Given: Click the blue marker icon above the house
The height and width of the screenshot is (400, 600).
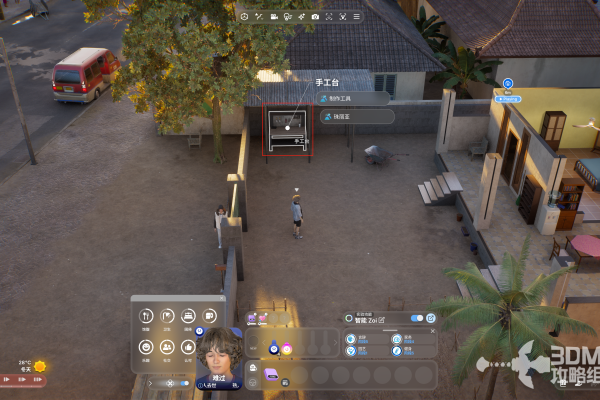Looking at the screenshot, I should tap(508, 85).
